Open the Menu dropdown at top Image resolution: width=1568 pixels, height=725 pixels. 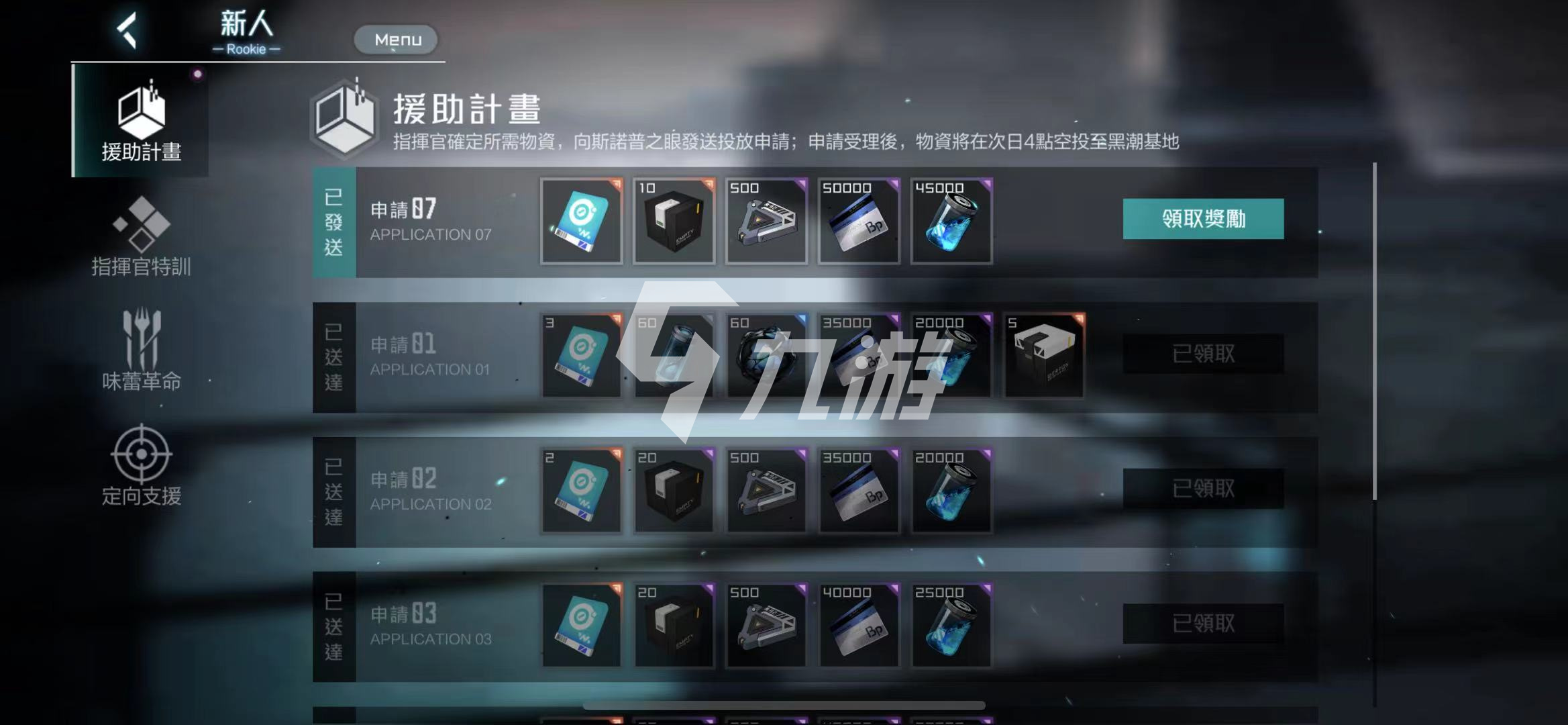click(395, 39)
